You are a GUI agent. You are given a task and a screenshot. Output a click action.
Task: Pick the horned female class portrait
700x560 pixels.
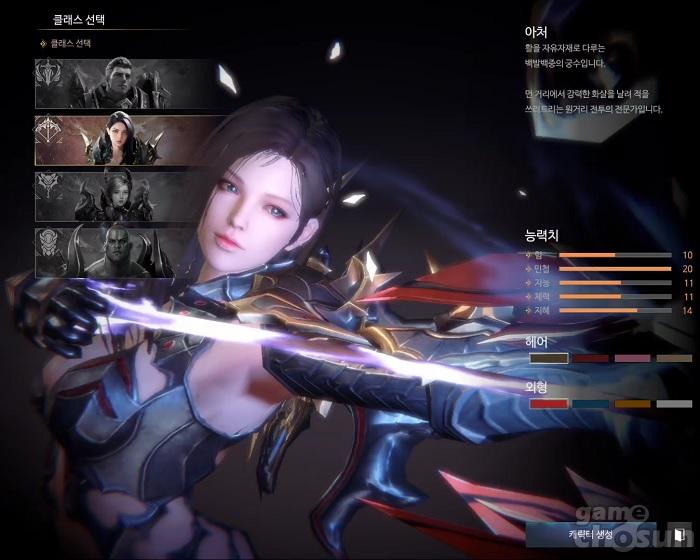pyautogui.click(x=126, y=195)
